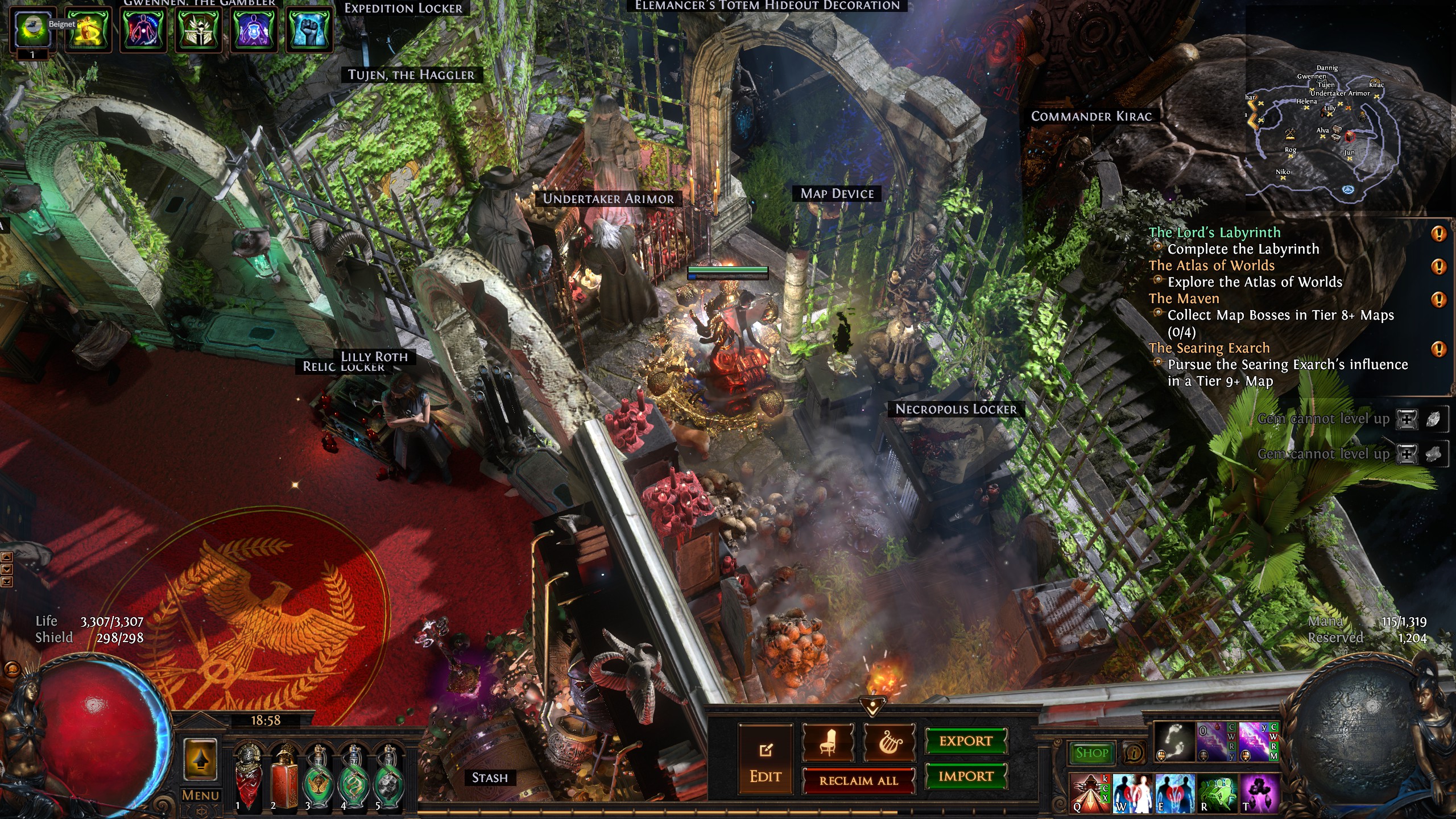Activate the purple T skill icon

(1259, 793)
